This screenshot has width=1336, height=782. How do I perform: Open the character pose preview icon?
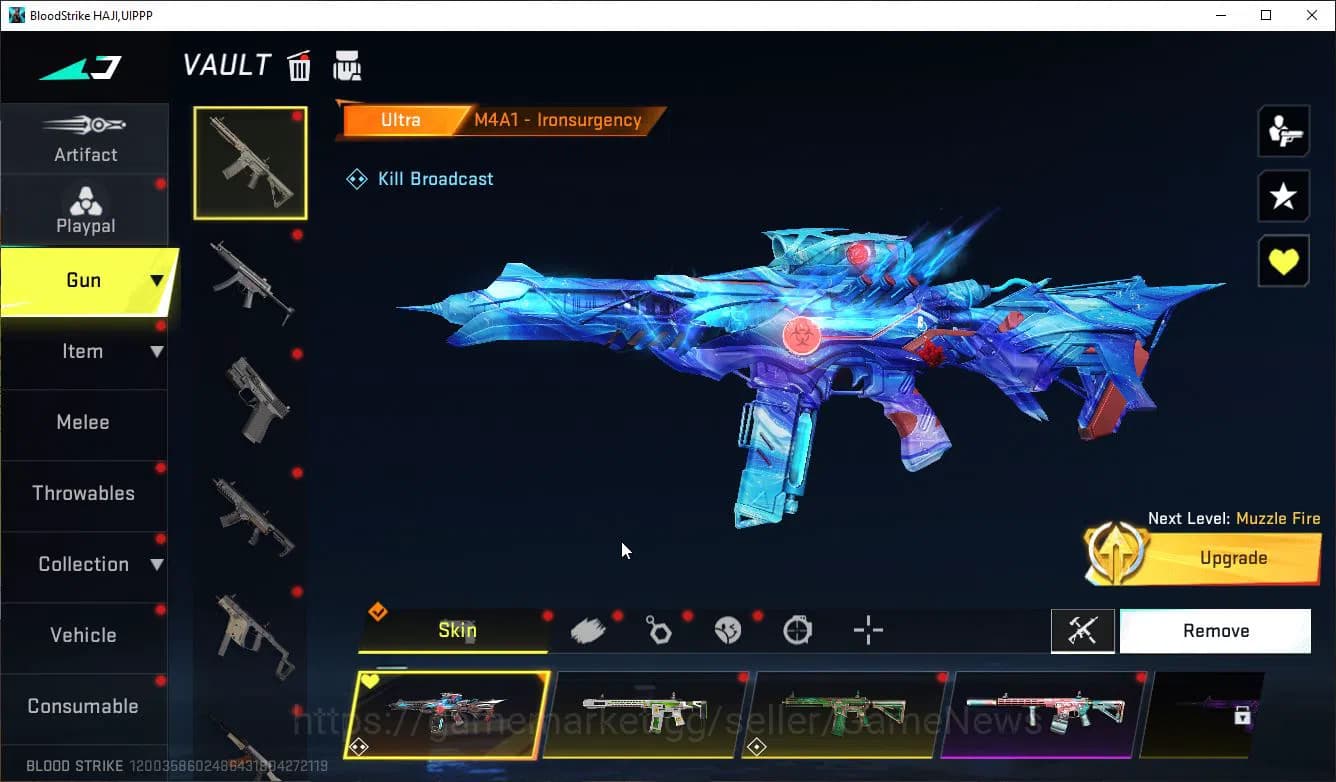coord(1283,130)
